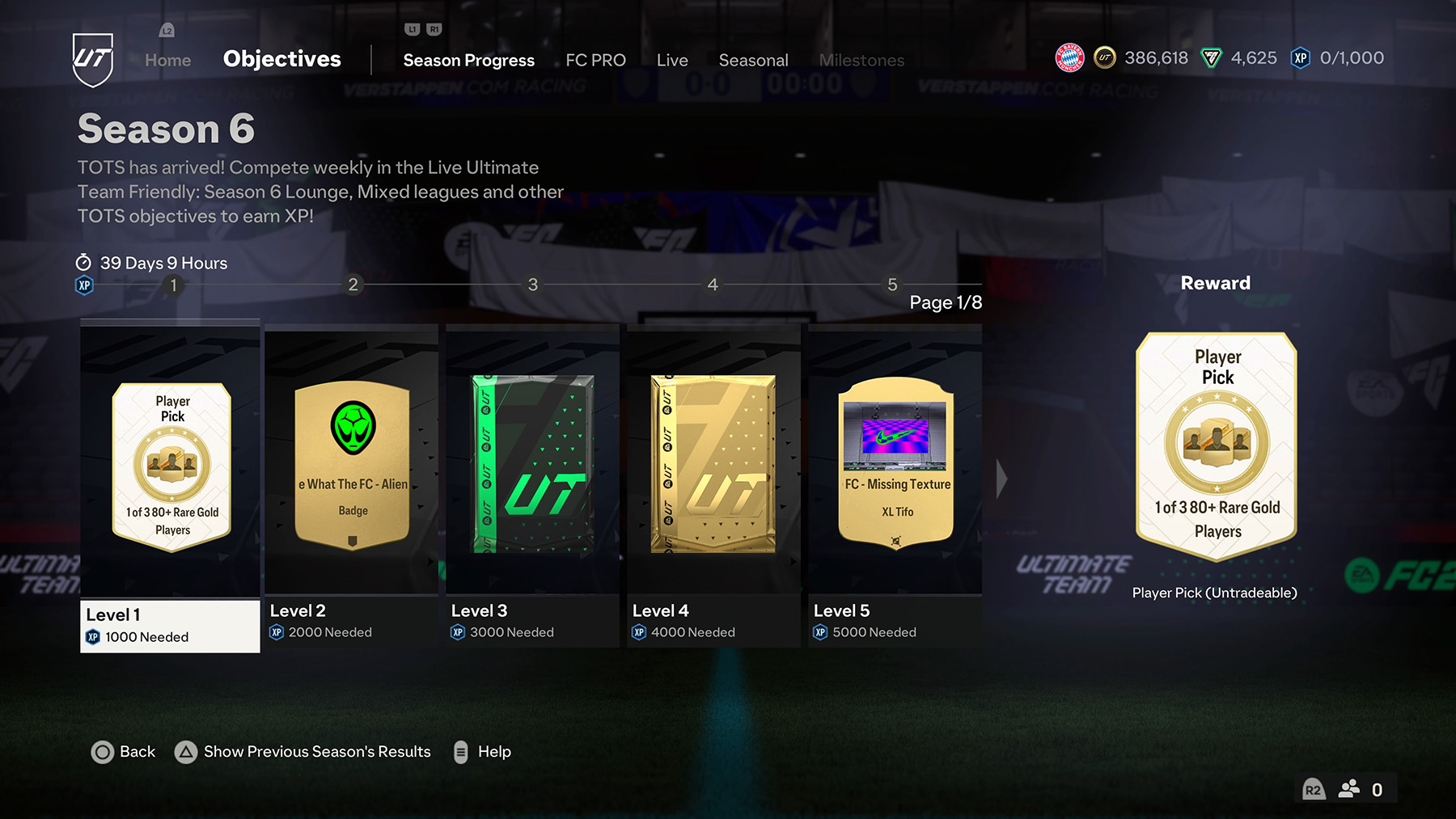Click the Back circle button

click(104, 751)
